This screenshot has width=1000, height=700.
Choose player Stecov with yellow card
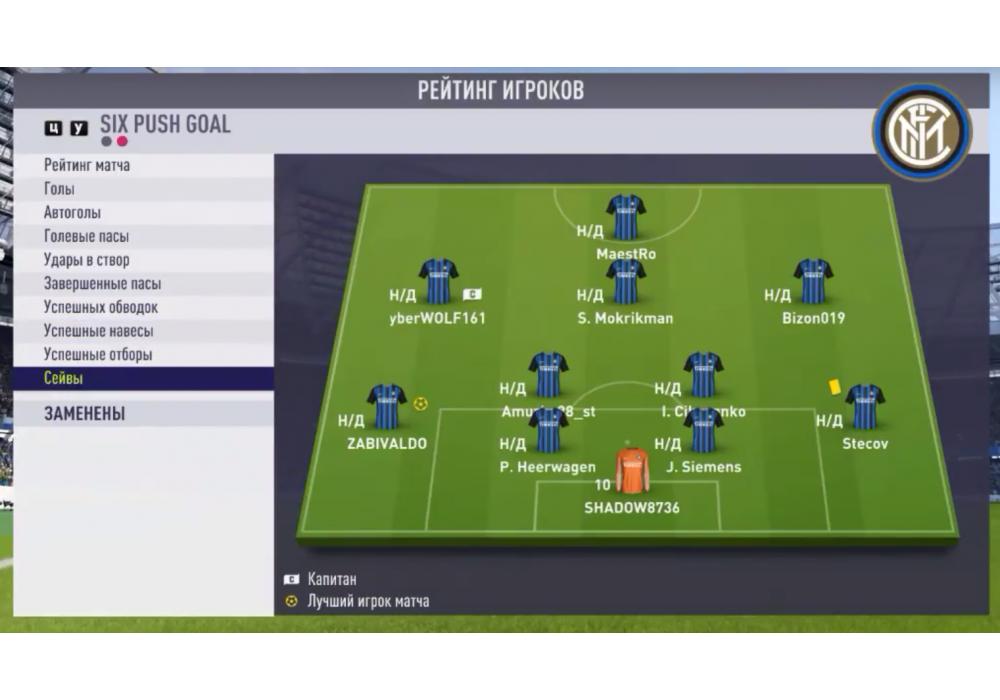click(864, 407)
